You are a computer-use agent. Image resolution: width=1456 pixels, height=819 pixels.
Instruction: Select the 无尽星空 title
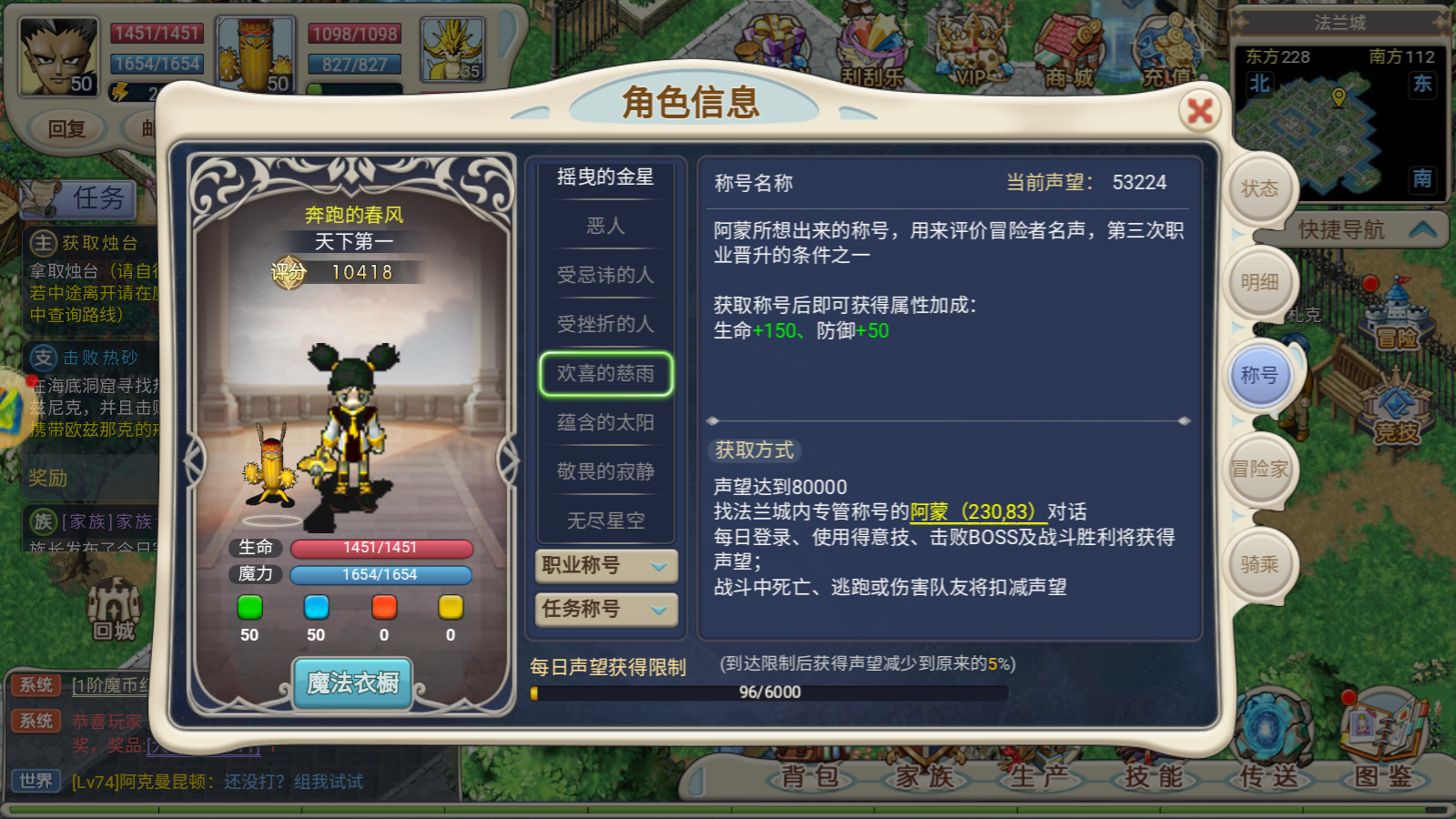605,521
